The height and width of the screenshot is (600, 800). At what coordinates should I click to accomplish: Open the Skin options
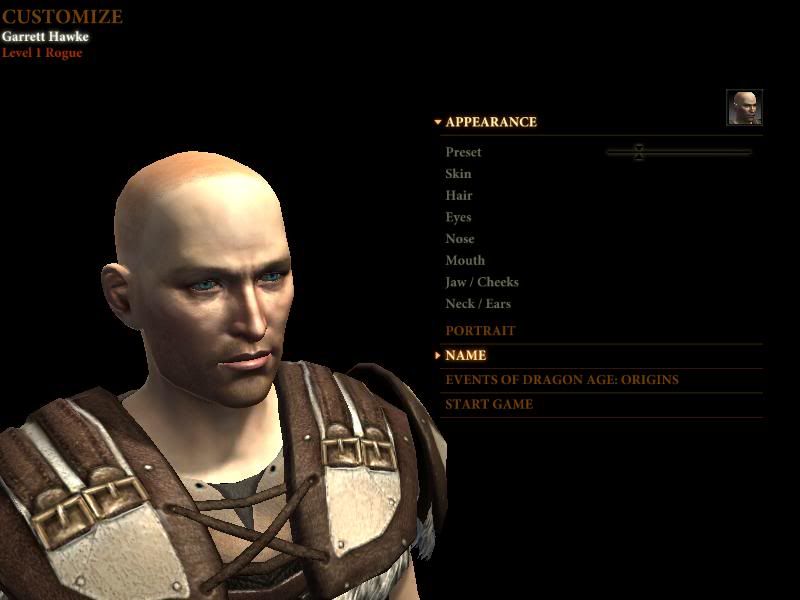pyautogui.click(x=458, y=174)
